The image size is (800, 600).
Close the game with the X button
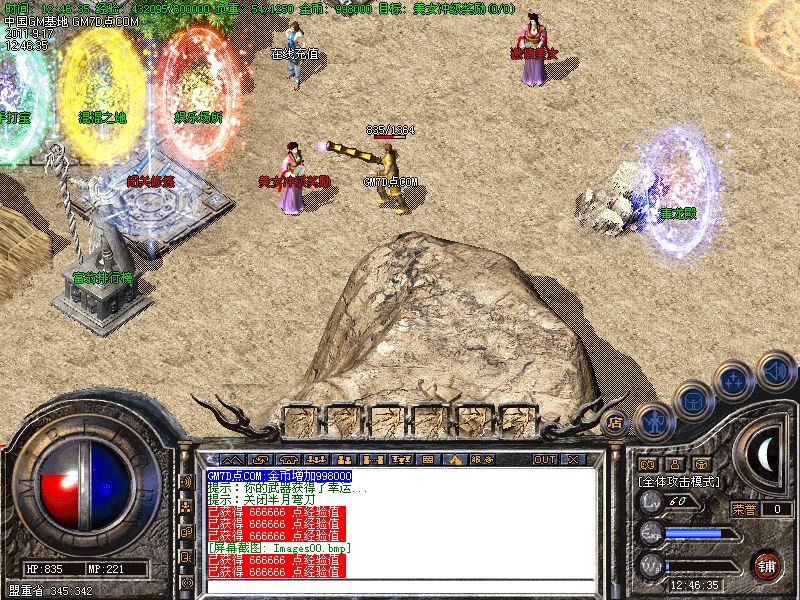pyautogui.click(x=573, y=459)
